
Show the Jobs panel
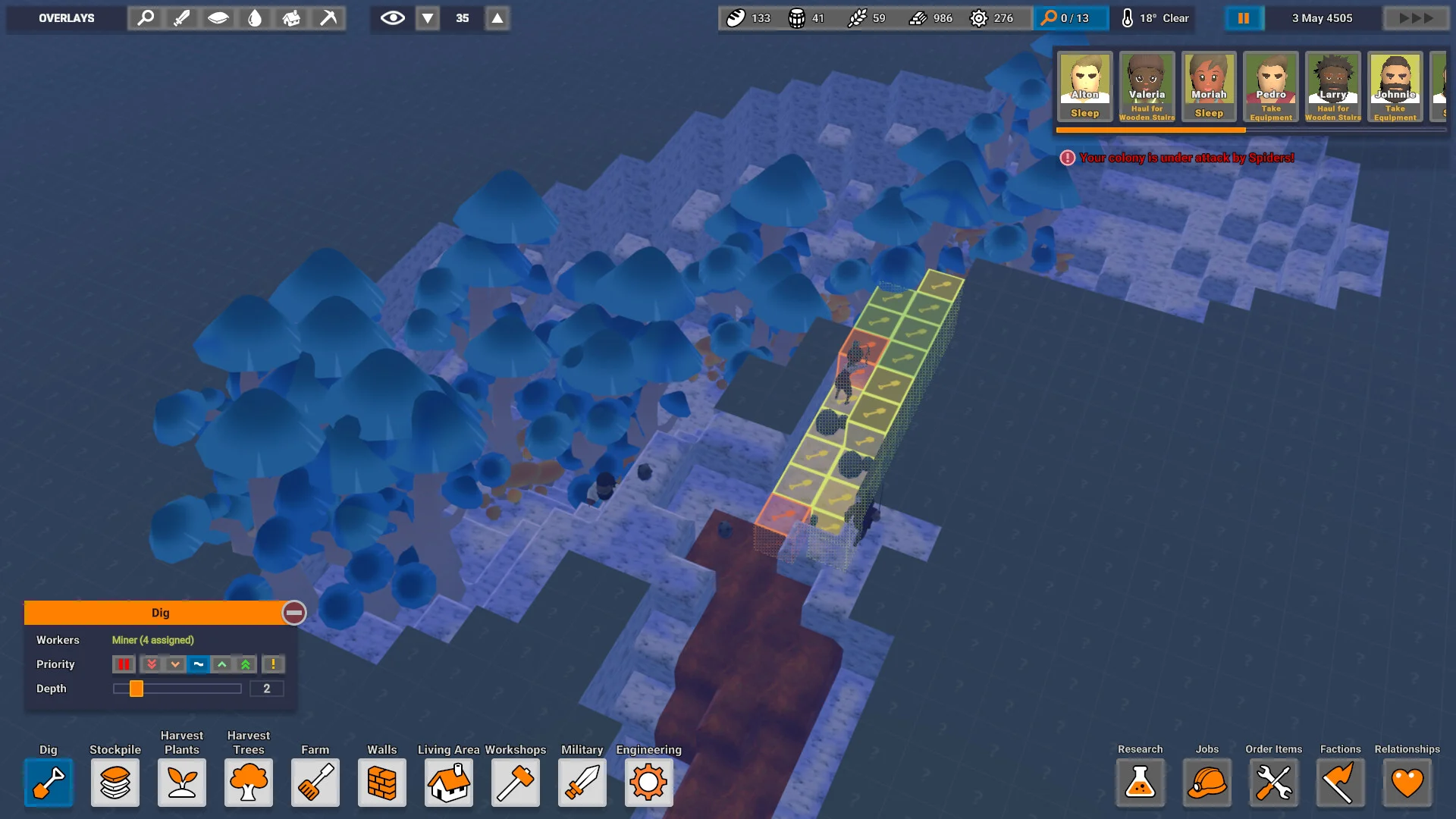1207,782
